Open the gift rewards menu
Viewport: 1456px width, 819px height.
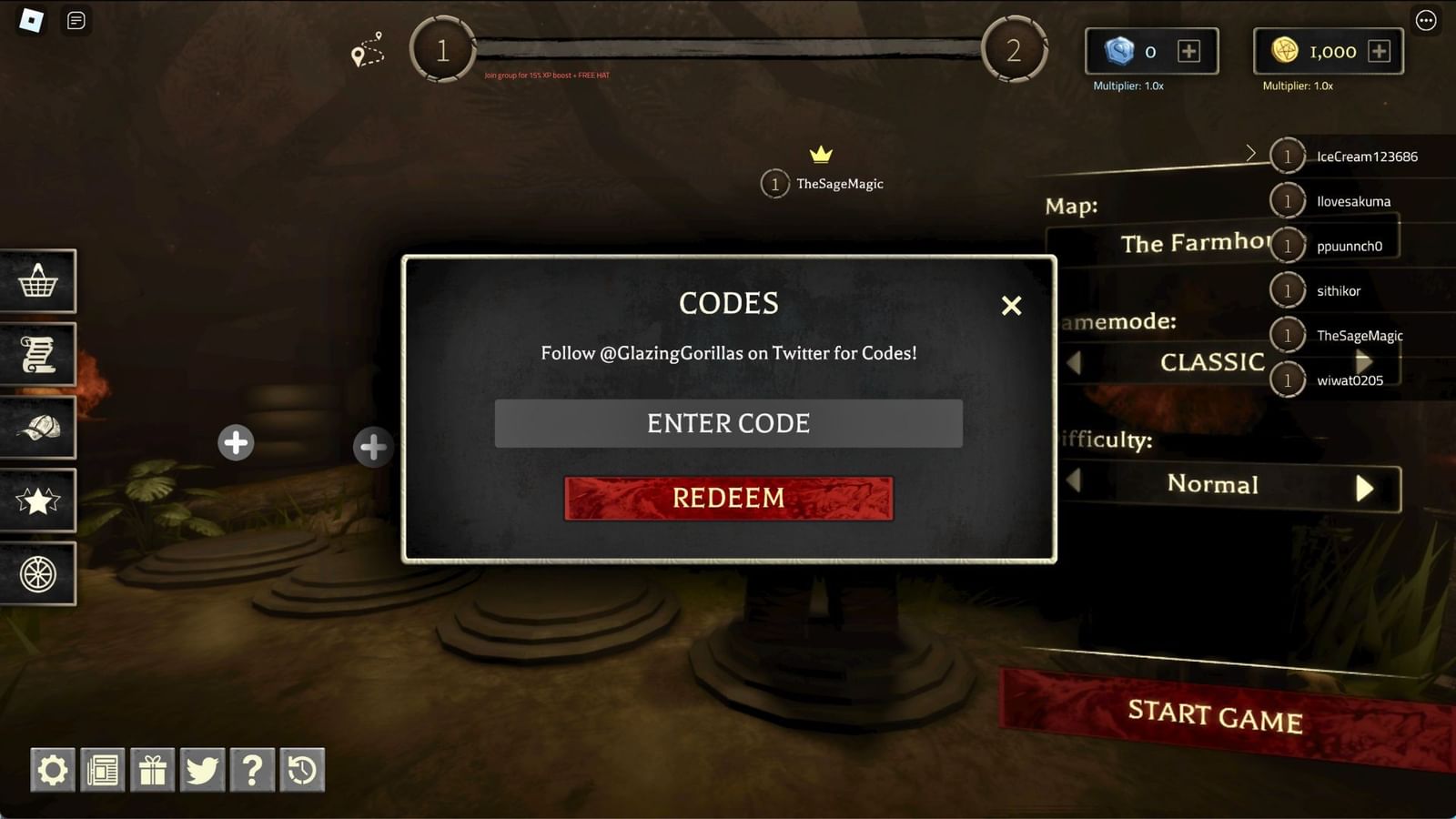tap(153, 769)
